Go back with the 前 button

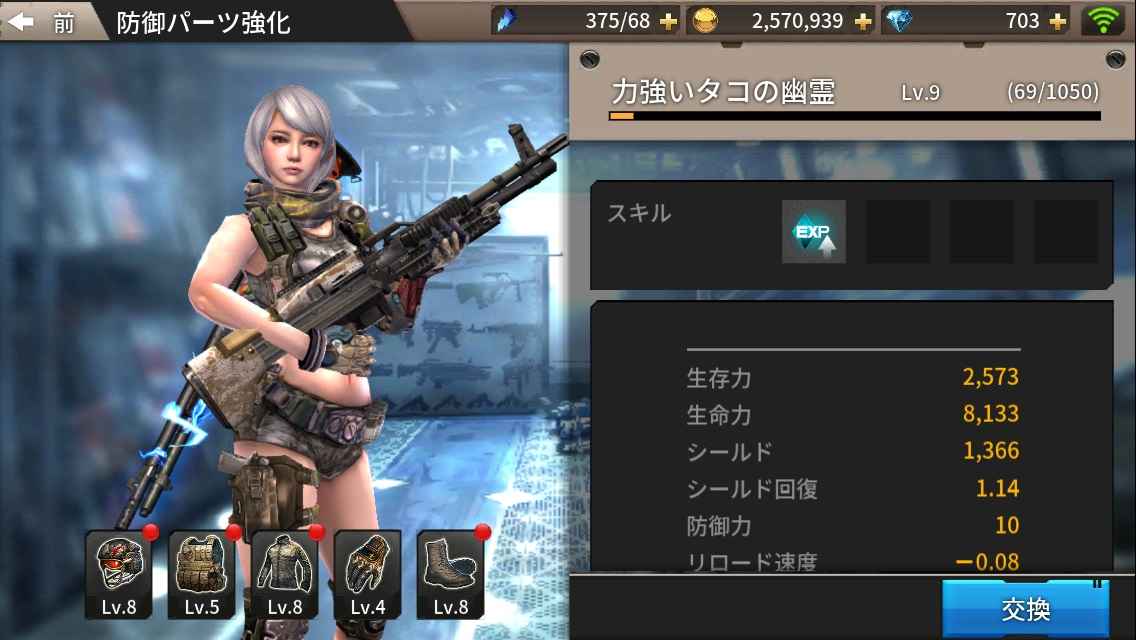[45, 22]
